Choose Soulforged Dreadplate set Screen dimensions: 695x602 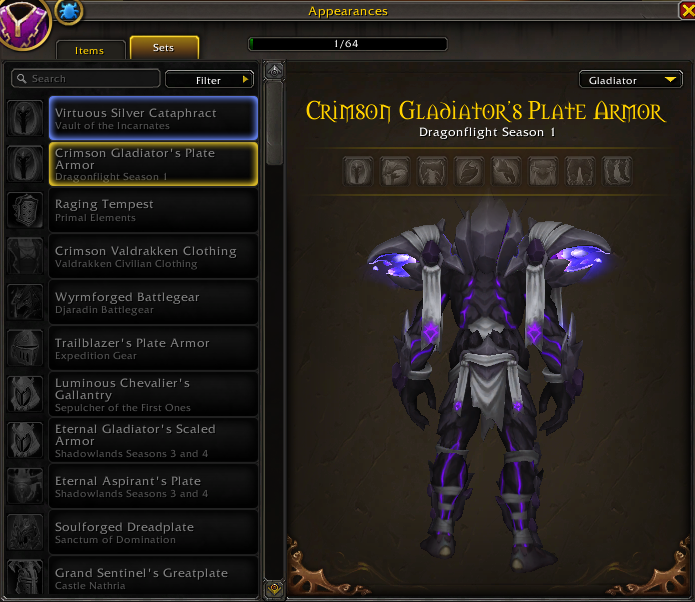(x=153, y=532)
